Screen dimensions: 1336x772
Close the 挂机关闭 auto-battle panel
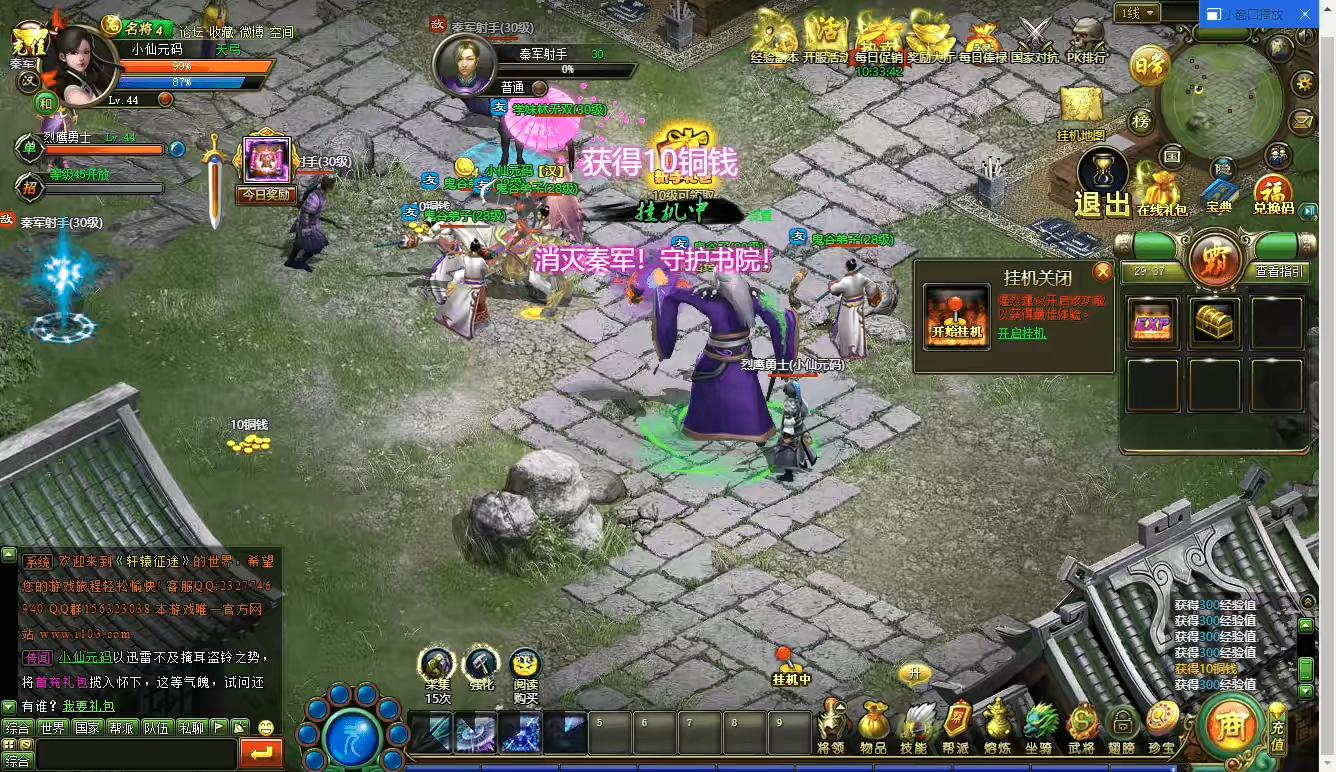1102,272
